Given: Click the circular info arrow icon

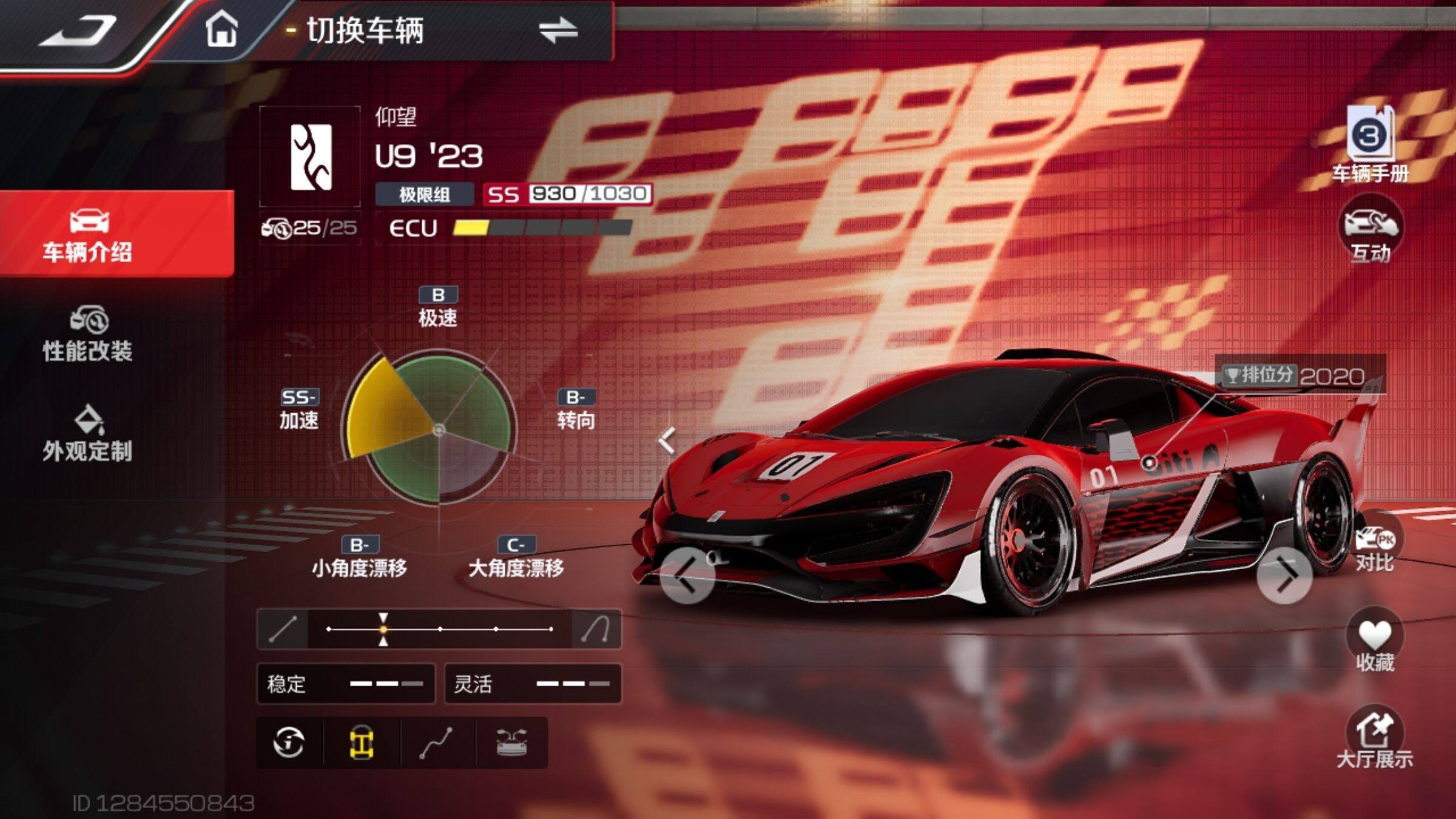Looking at the screenshot, I should 289,743.
